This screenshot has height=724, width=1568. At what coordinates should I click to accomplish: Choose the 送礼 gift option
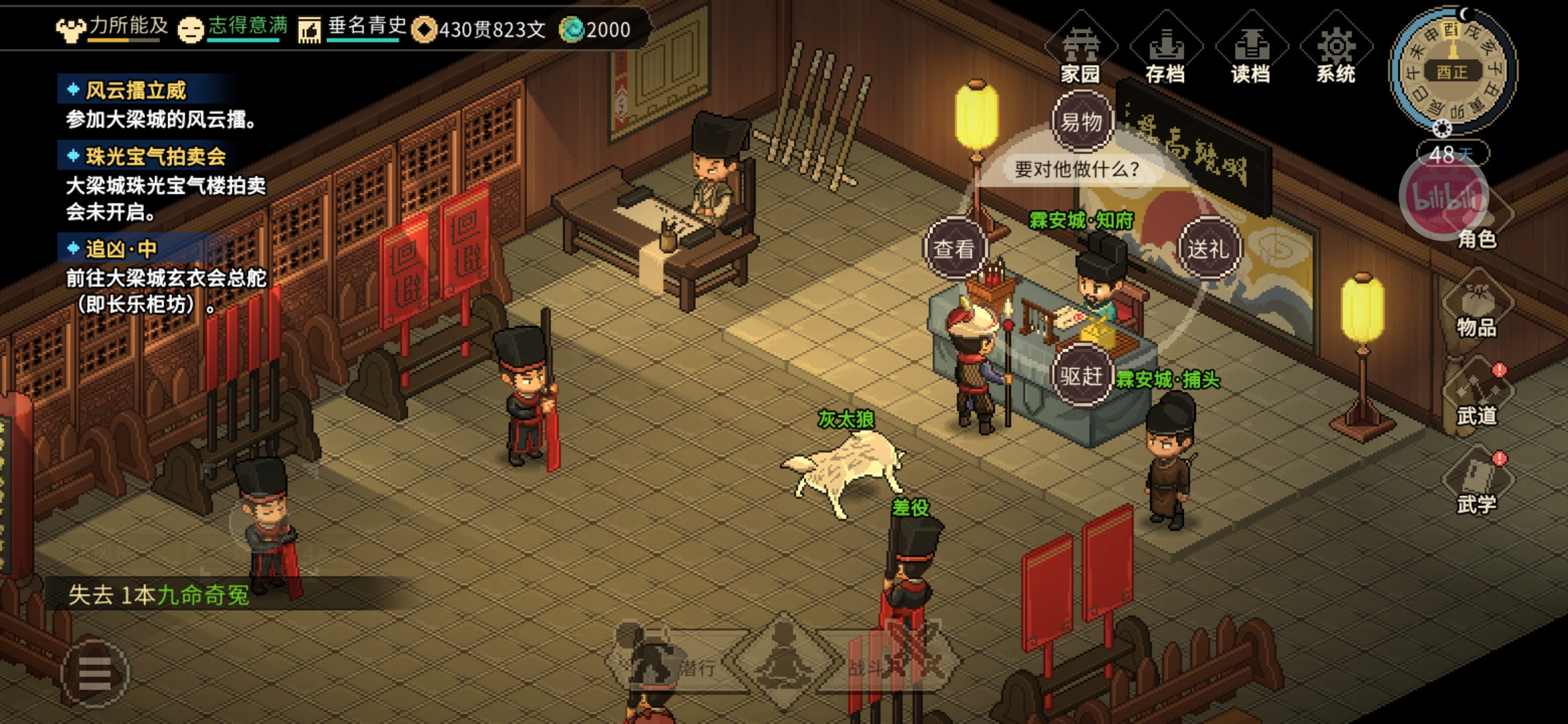point(1208,249)
